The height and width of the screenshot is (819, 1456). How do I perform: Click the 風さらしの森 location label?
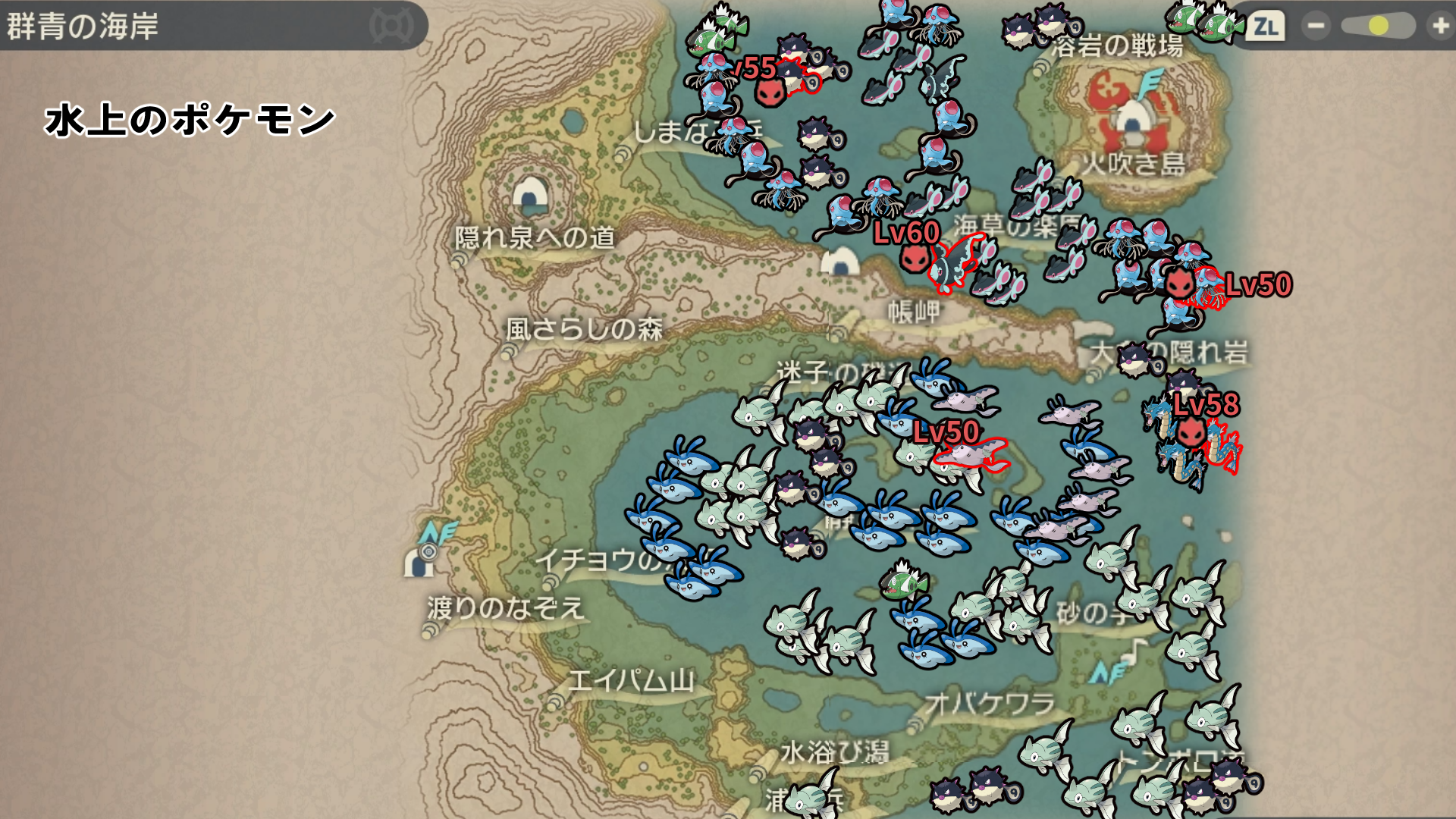(x=584, y=329)
